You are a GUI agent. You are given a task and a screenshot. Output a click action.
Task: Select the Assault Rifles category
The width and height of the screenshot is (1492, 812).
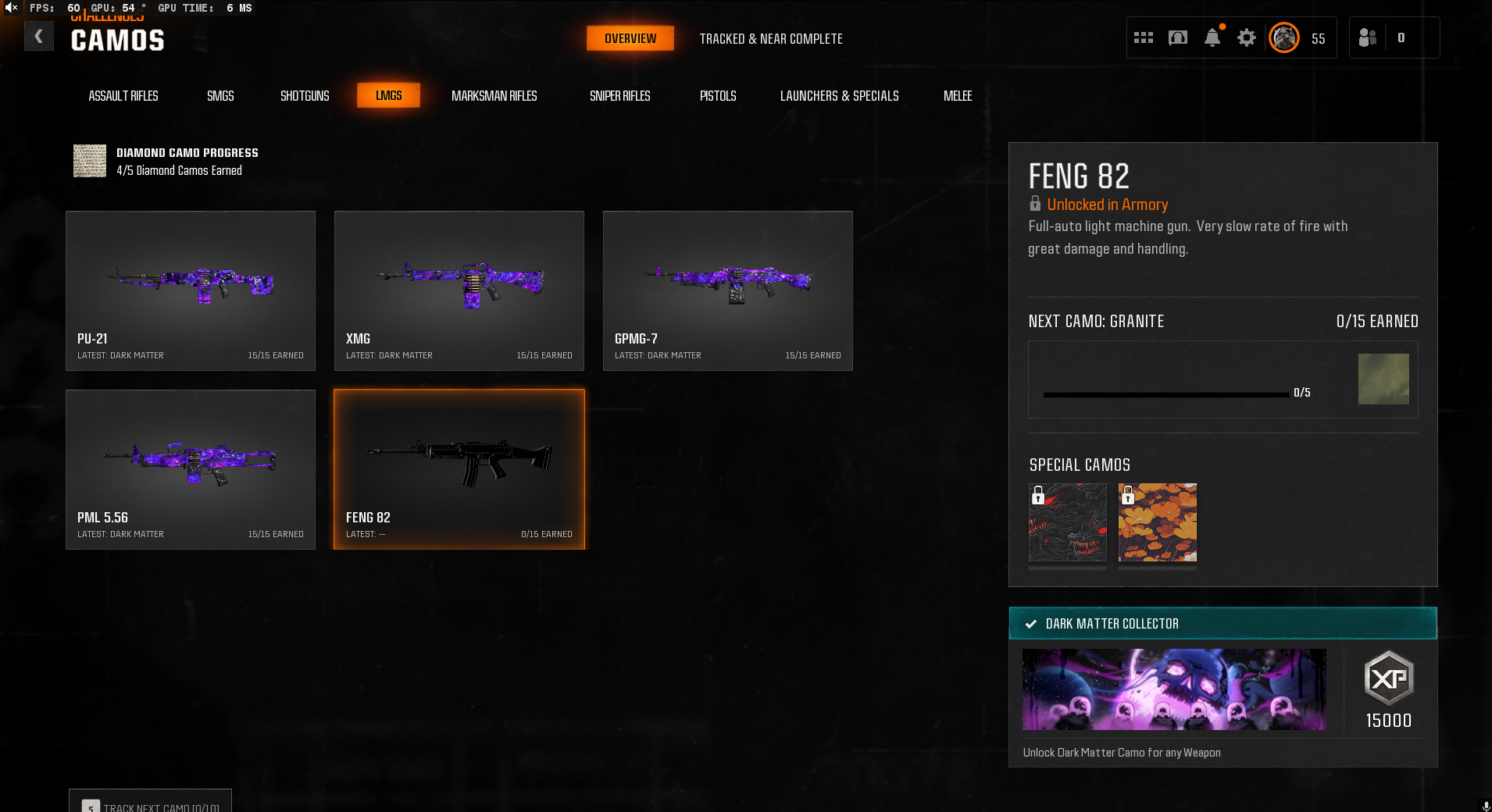point(123,96)
